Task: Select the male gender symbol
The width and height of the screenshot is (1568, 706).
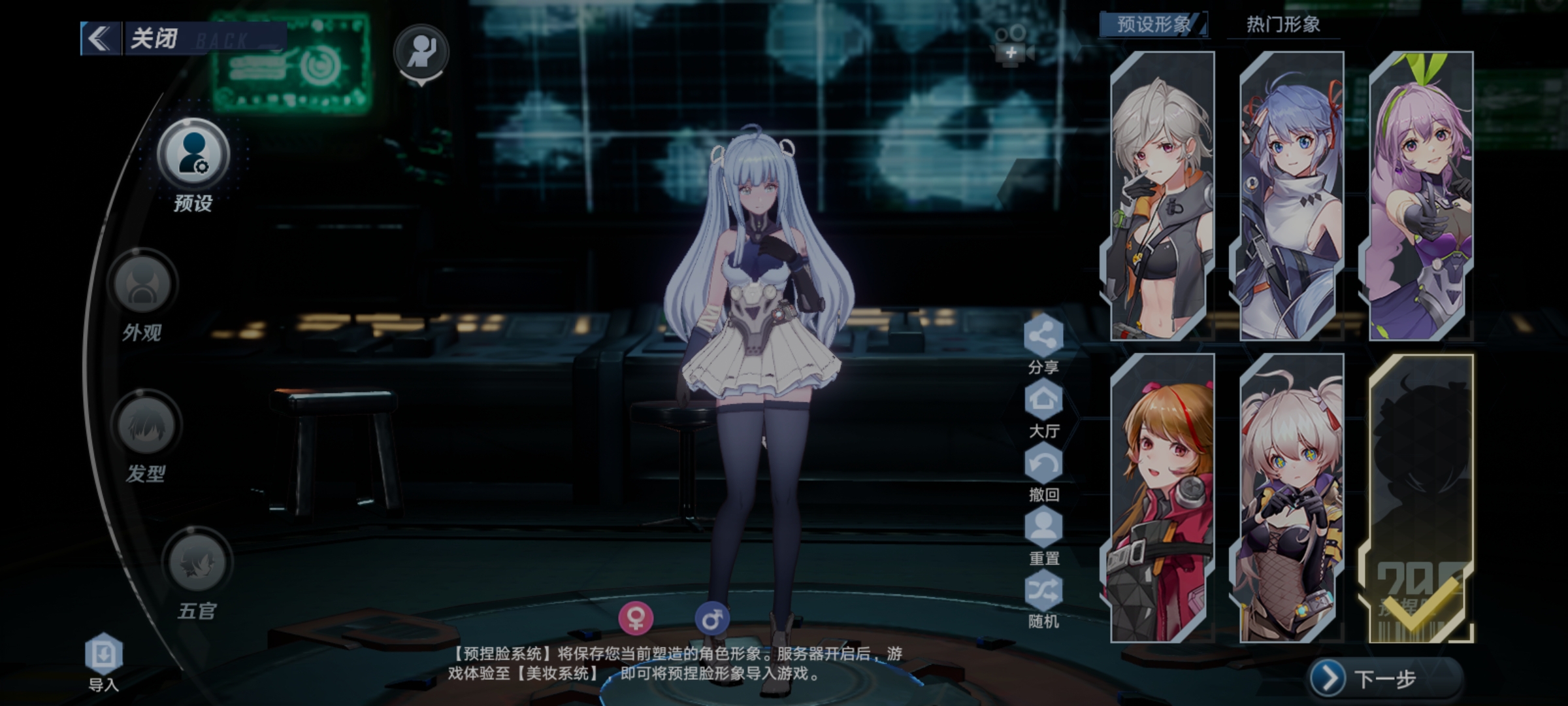Action: [x=711, y=618]
